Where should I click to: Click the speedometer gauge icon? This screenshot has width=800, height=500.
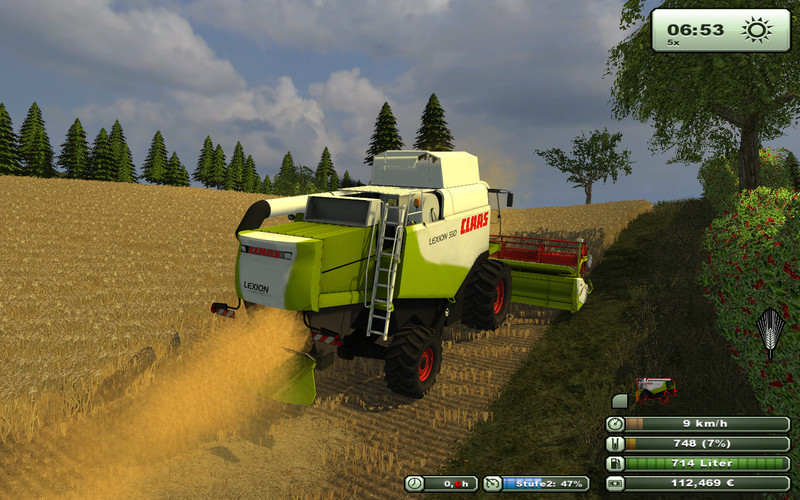[615, 424]
